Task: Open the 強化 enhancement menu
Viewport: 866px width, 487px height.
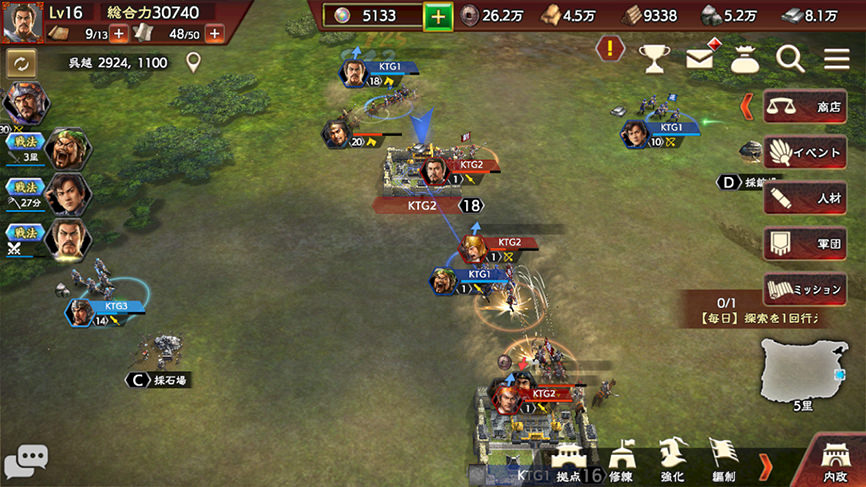Action: click(x=672, y=463)
